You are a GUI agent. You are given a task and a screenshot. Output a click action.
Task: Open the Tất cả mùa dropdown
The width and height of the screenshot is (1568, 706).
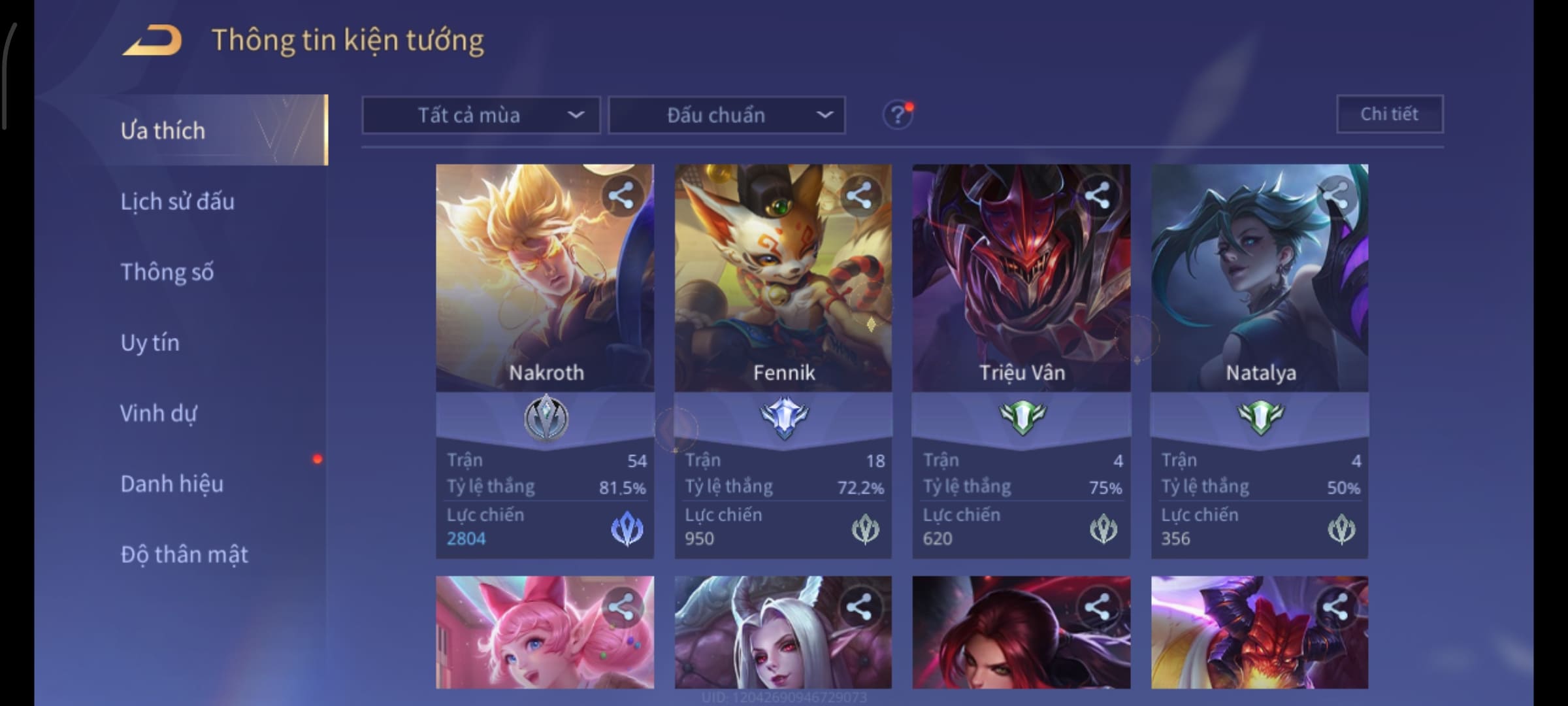[x=481, y=116]
